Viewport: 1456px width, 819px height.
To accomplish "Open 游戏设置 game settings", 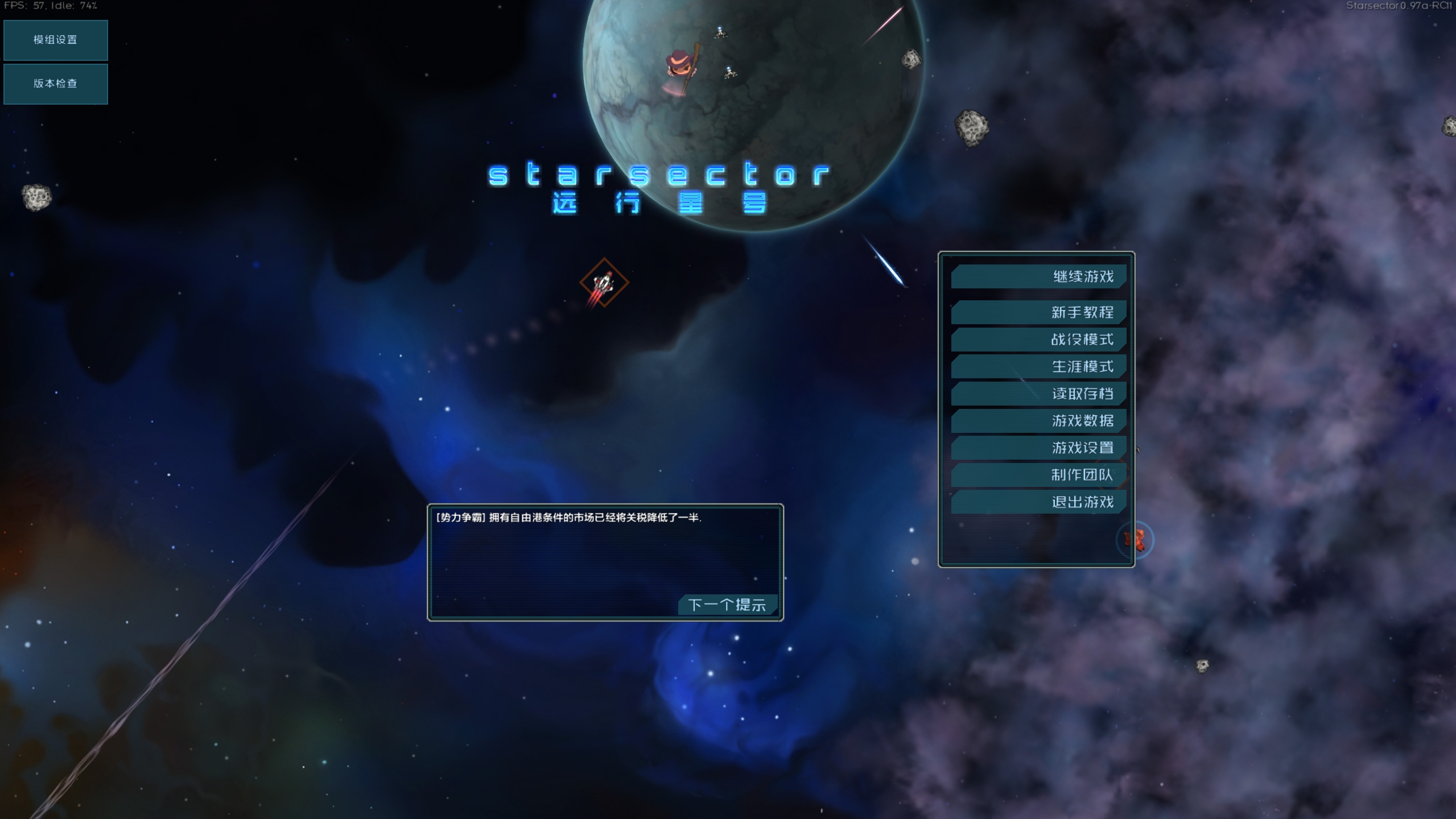I will (1038, 448).
